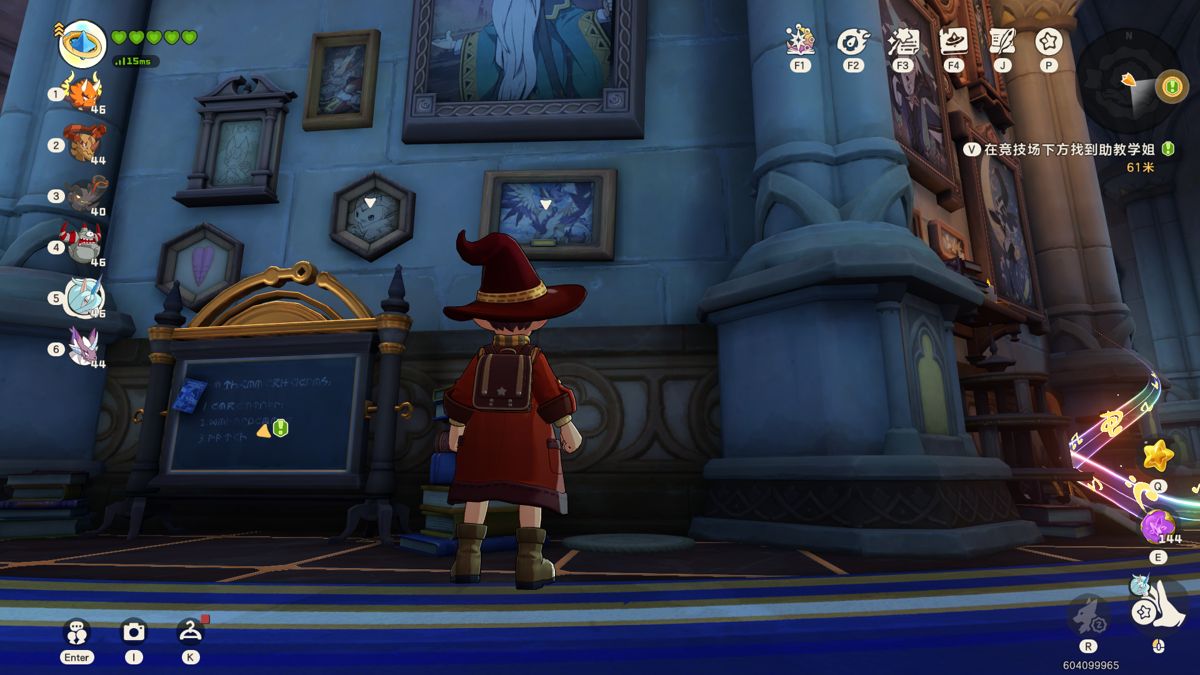Use the purple orb item with count 144
Screen dimensions: 1200x675
tap(1158, 525)
